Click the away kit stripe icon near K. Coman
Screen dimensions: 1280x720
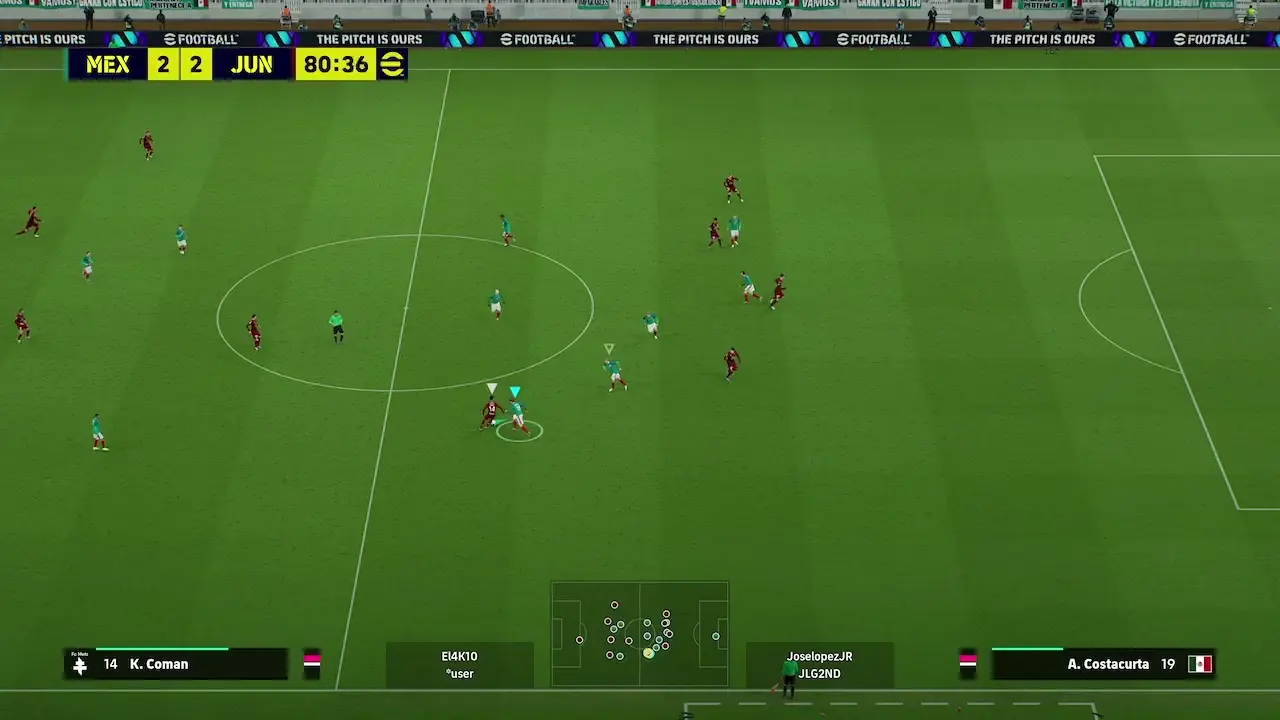click(311, 663)
